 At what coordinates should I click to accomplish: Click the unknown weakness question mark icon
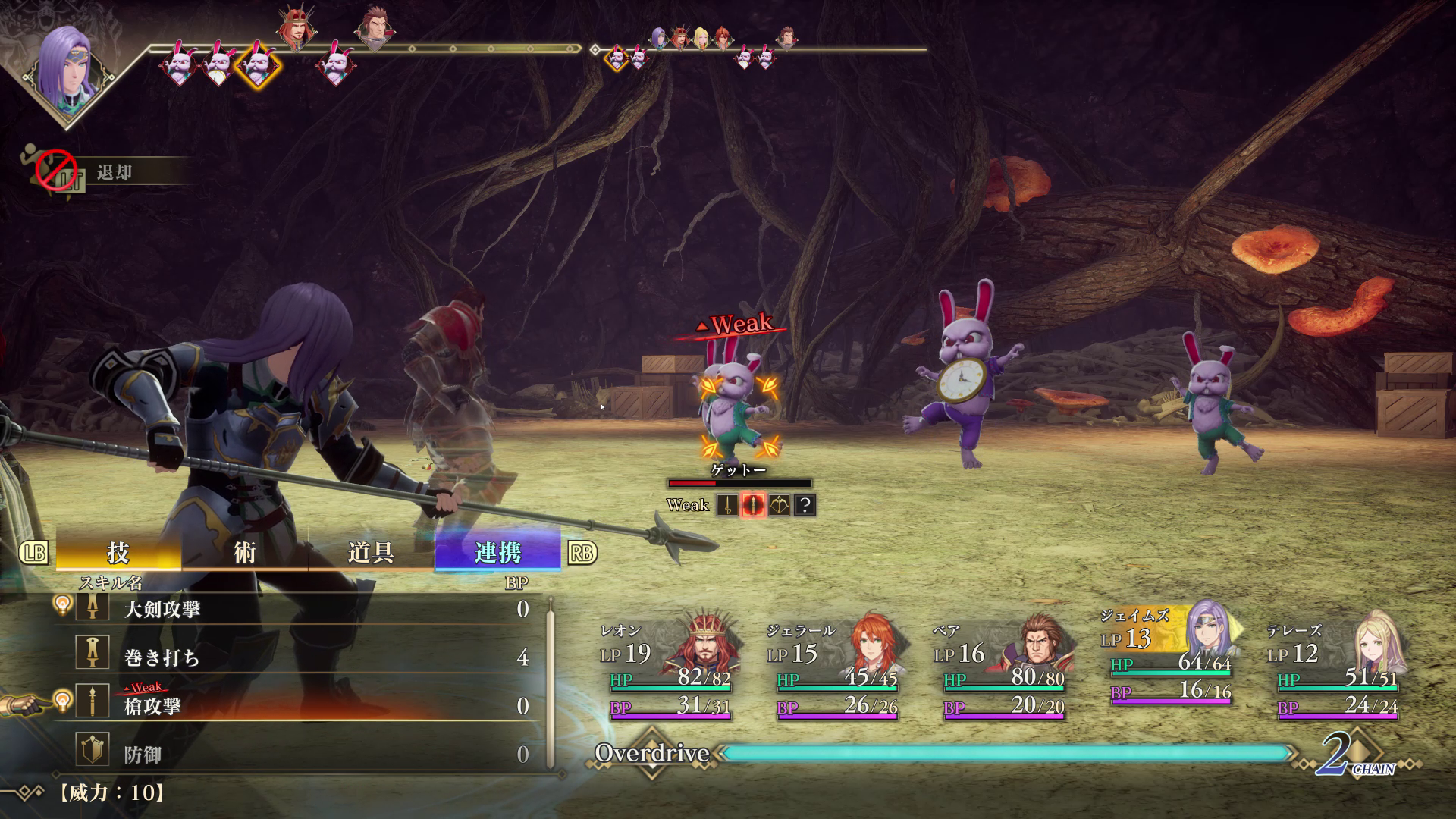tap(805, 505)
